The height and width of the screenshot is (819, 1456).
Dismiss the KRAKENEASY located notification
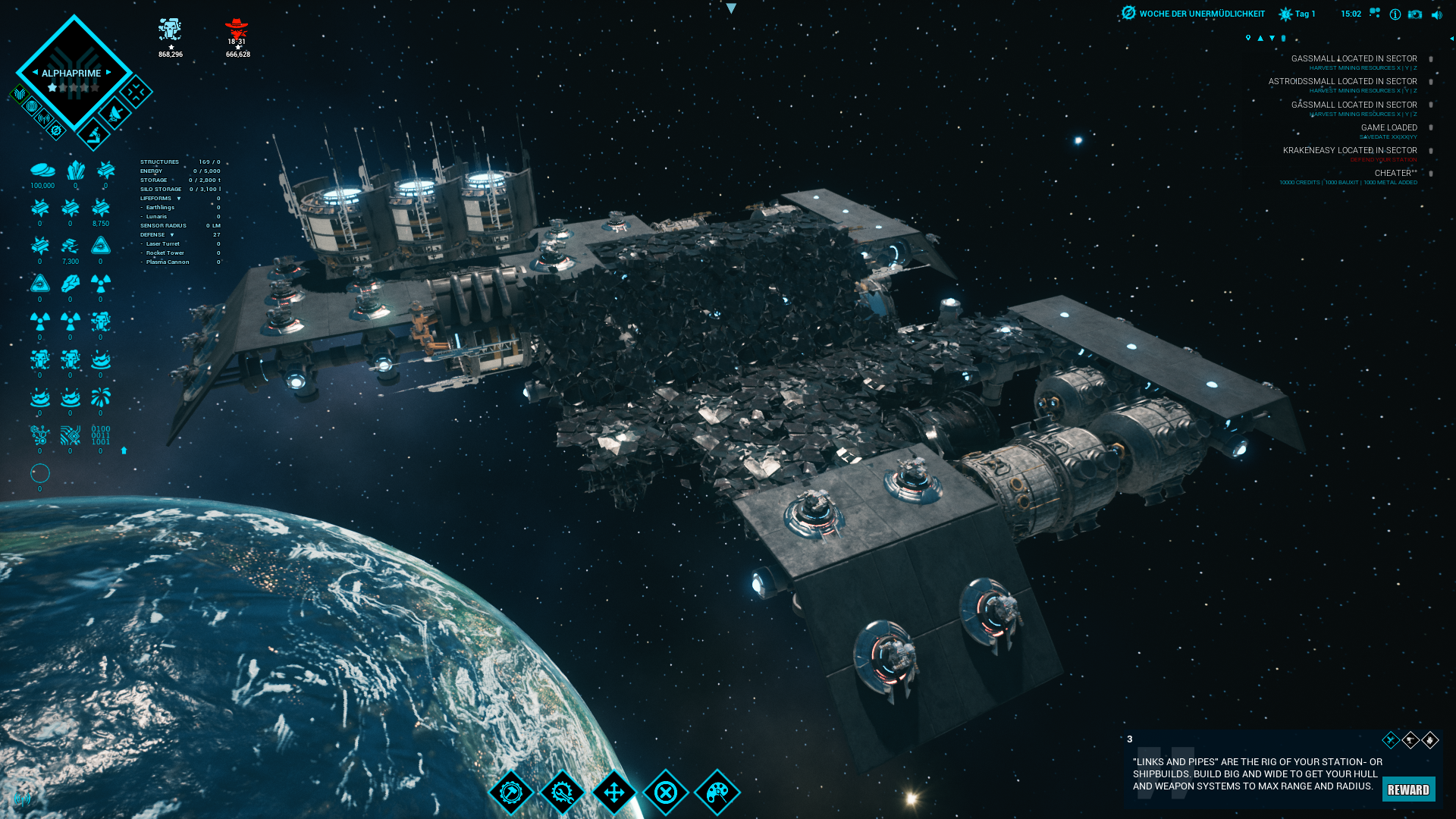(1431, 151)
